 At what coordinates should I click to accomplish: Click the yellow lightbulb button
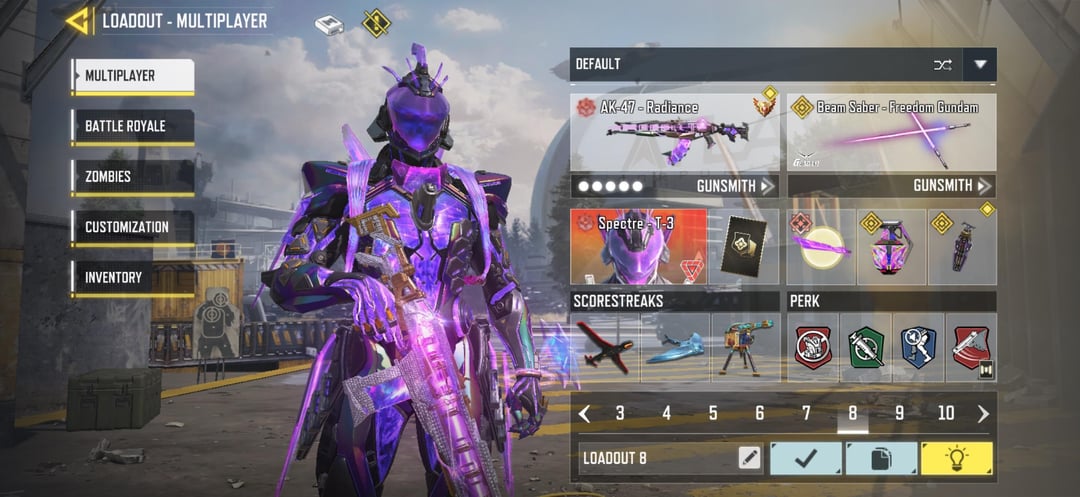pos(956,459)
